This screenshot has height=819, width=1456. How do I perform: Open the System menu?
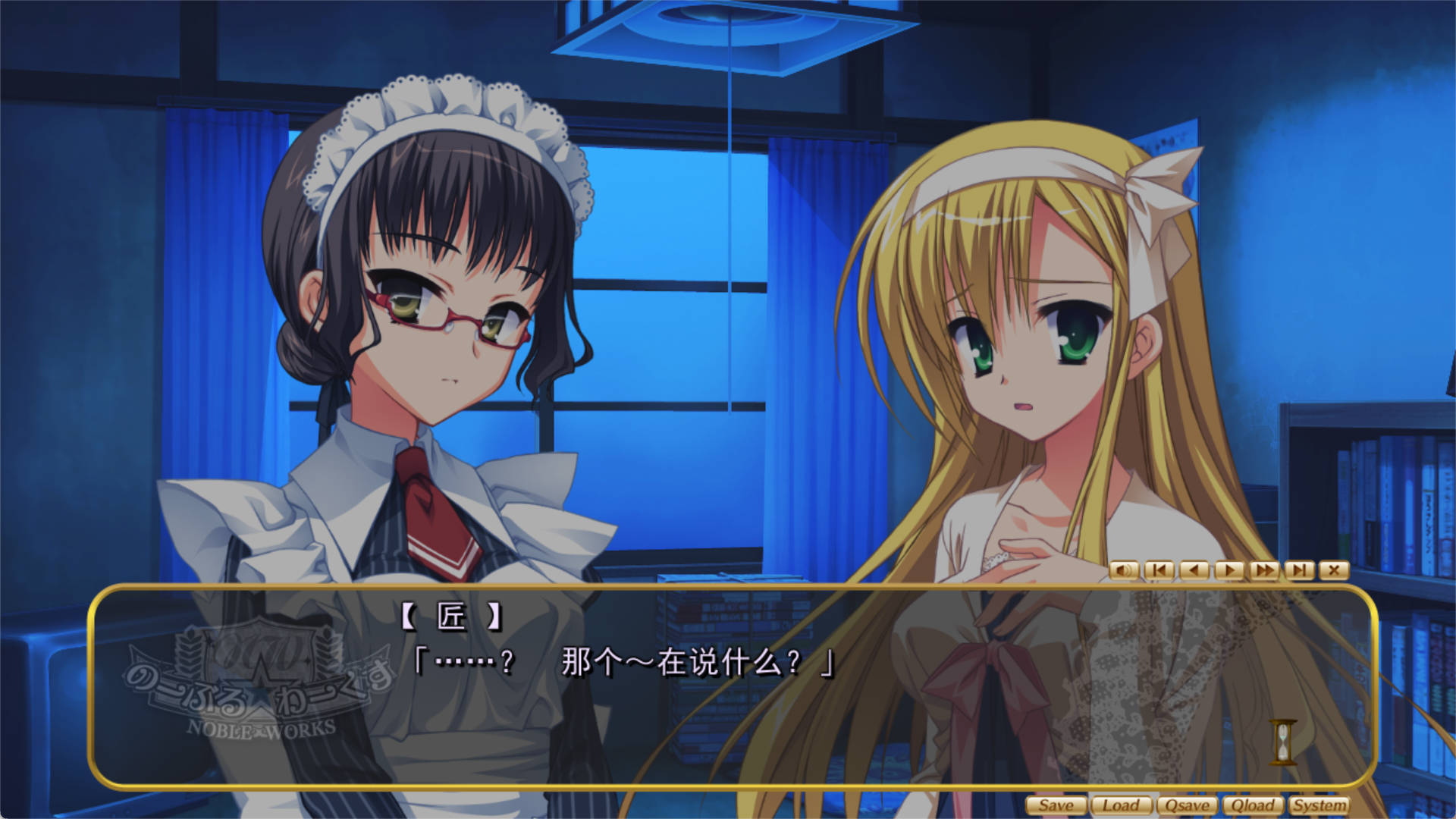click(1319, 805)
